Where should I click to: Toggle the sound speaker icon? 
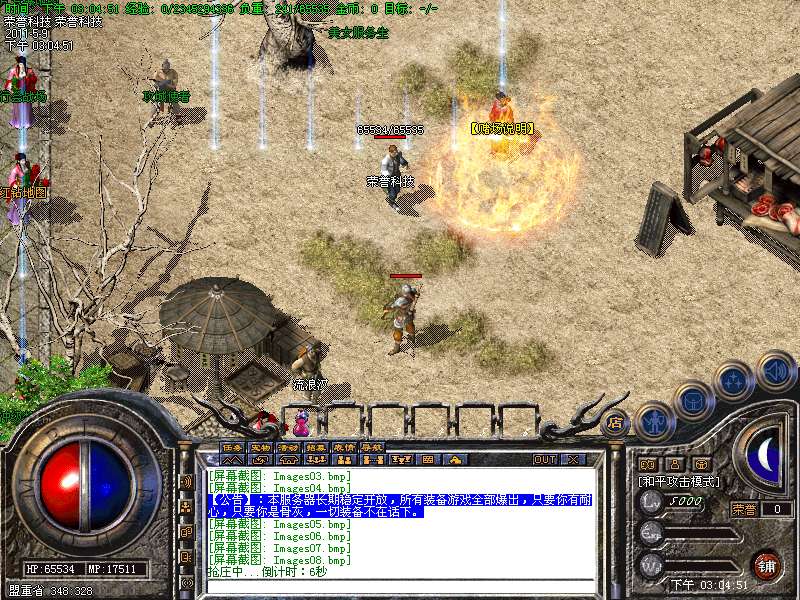(775, 371)
